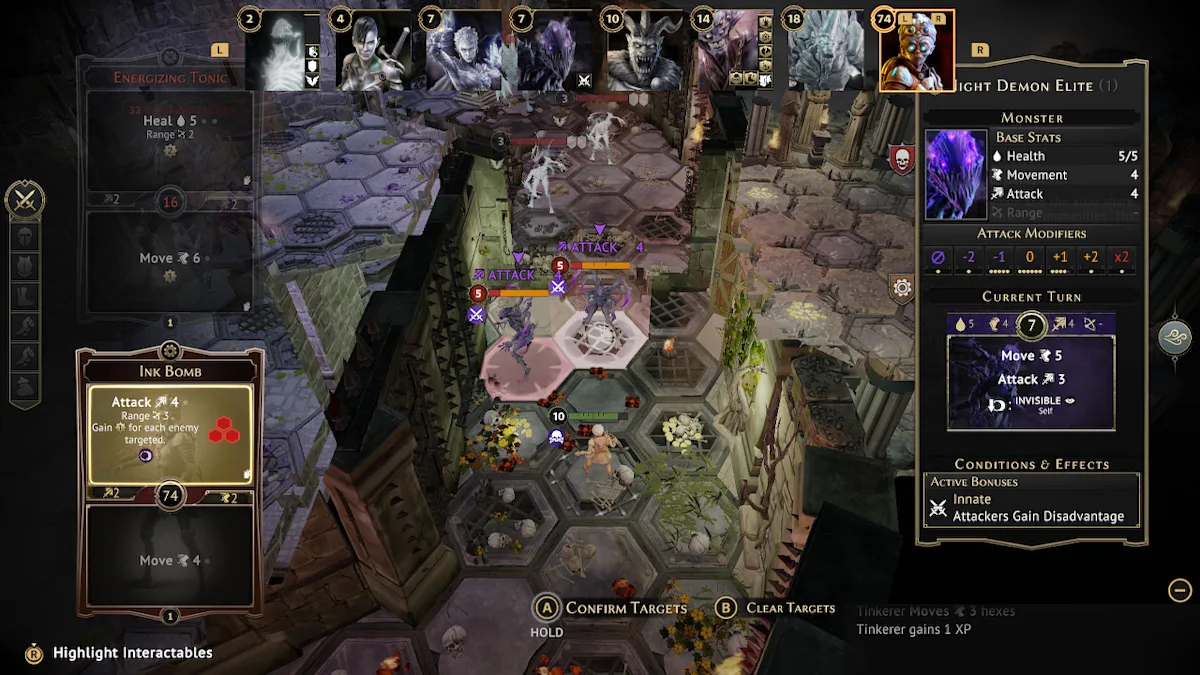Click the red skull shield icon

coord(902,160)
